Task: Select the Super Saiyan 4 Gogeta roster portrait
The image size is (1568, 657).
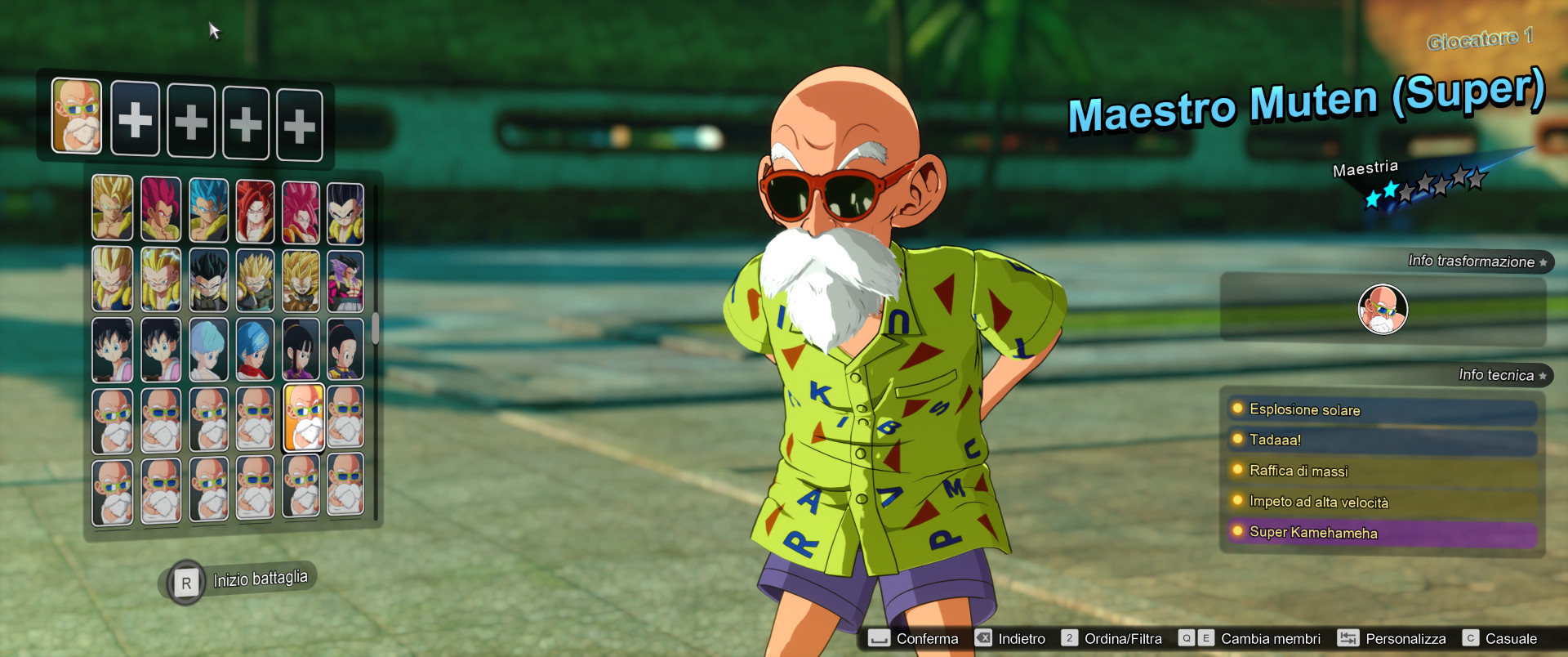Action: [x=255, y=209]
